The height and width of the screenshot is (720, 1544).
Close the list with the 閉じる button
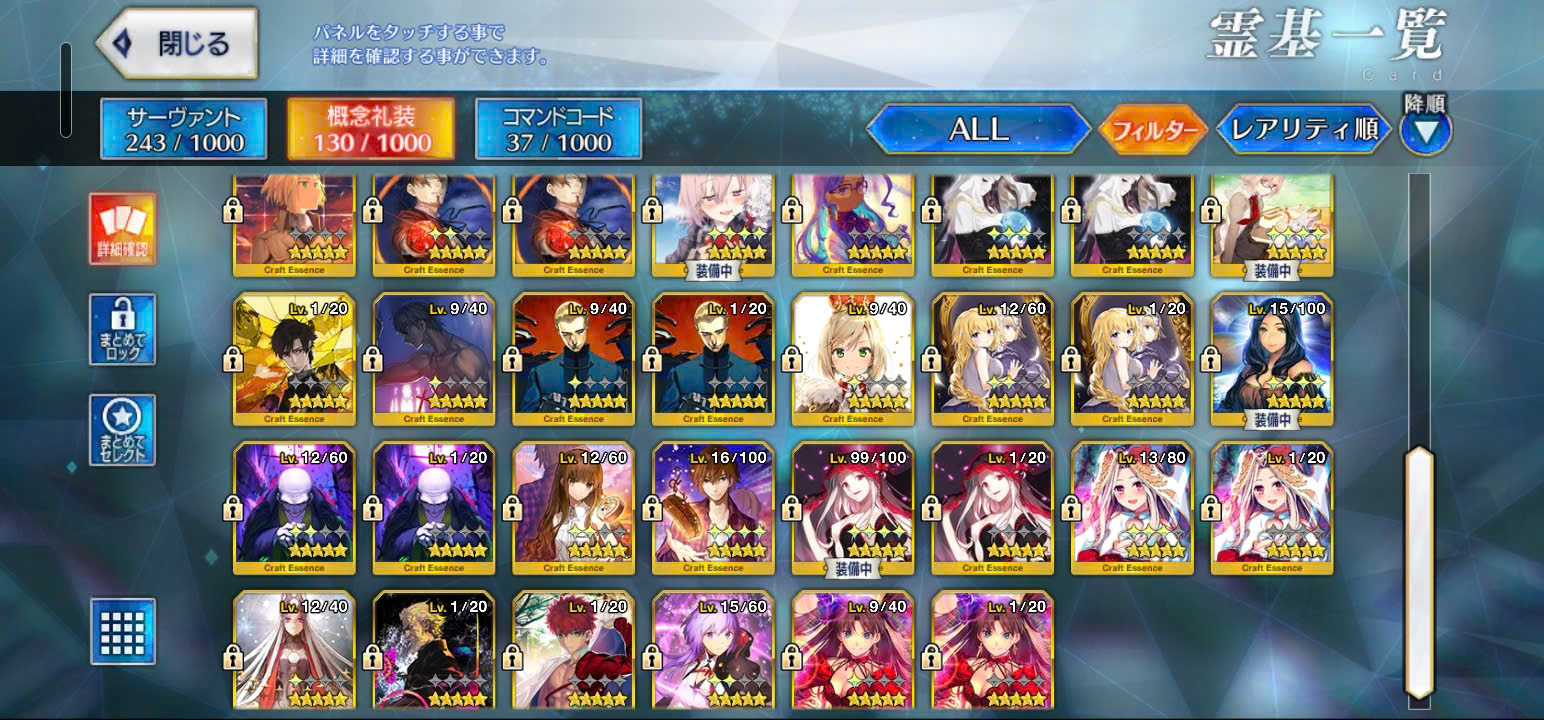pos(177,44)
